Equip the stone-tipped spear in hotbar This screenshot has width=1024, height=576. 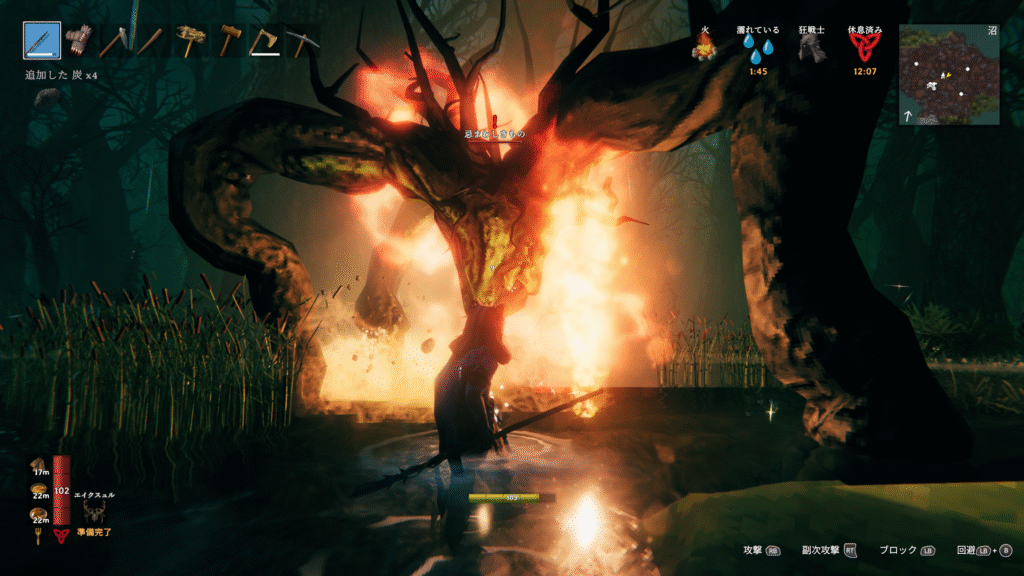(x=113, y=41)
